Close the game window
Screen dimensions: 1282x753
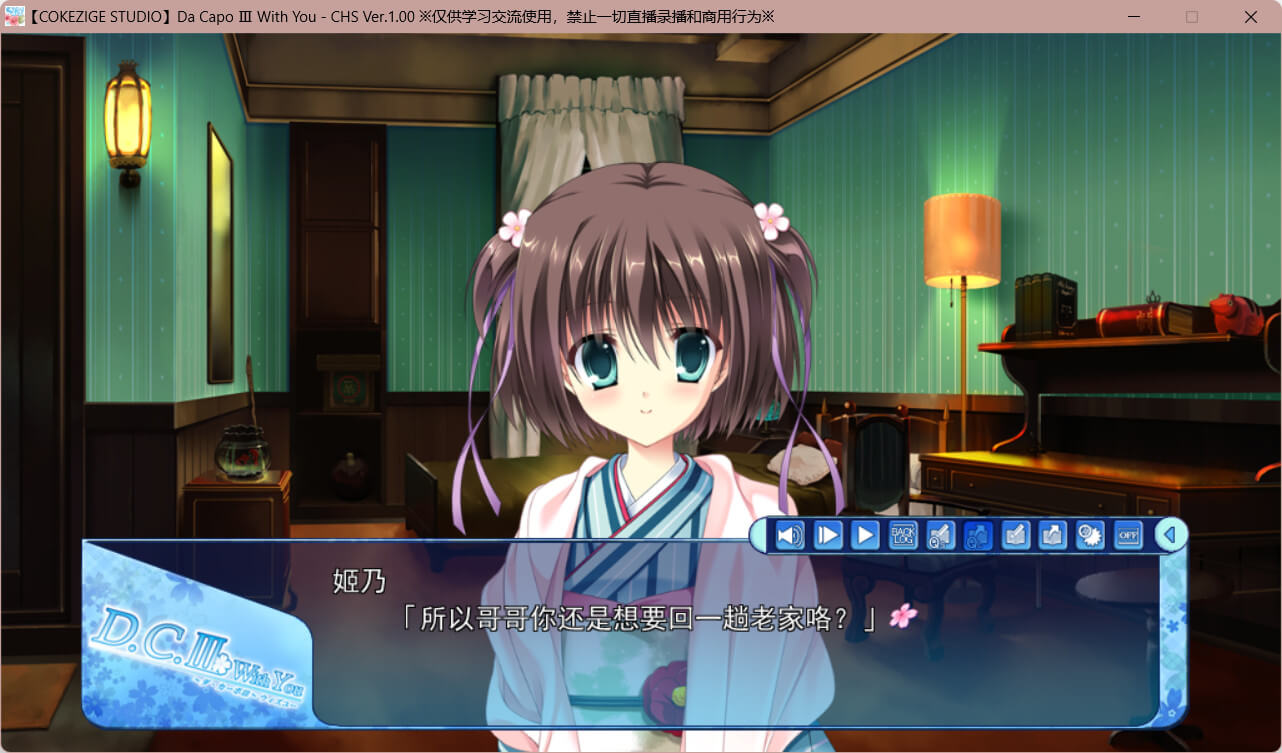coord(1251,17)
